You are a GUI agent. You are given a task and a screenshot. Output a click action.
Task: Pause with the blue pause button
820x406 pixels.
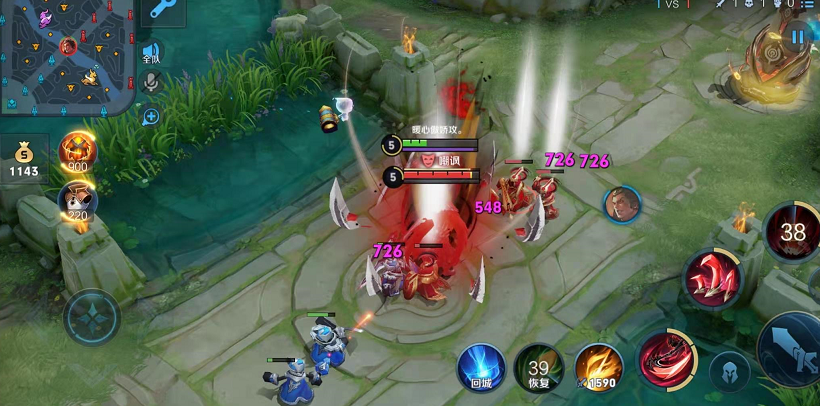pos(797,38)
